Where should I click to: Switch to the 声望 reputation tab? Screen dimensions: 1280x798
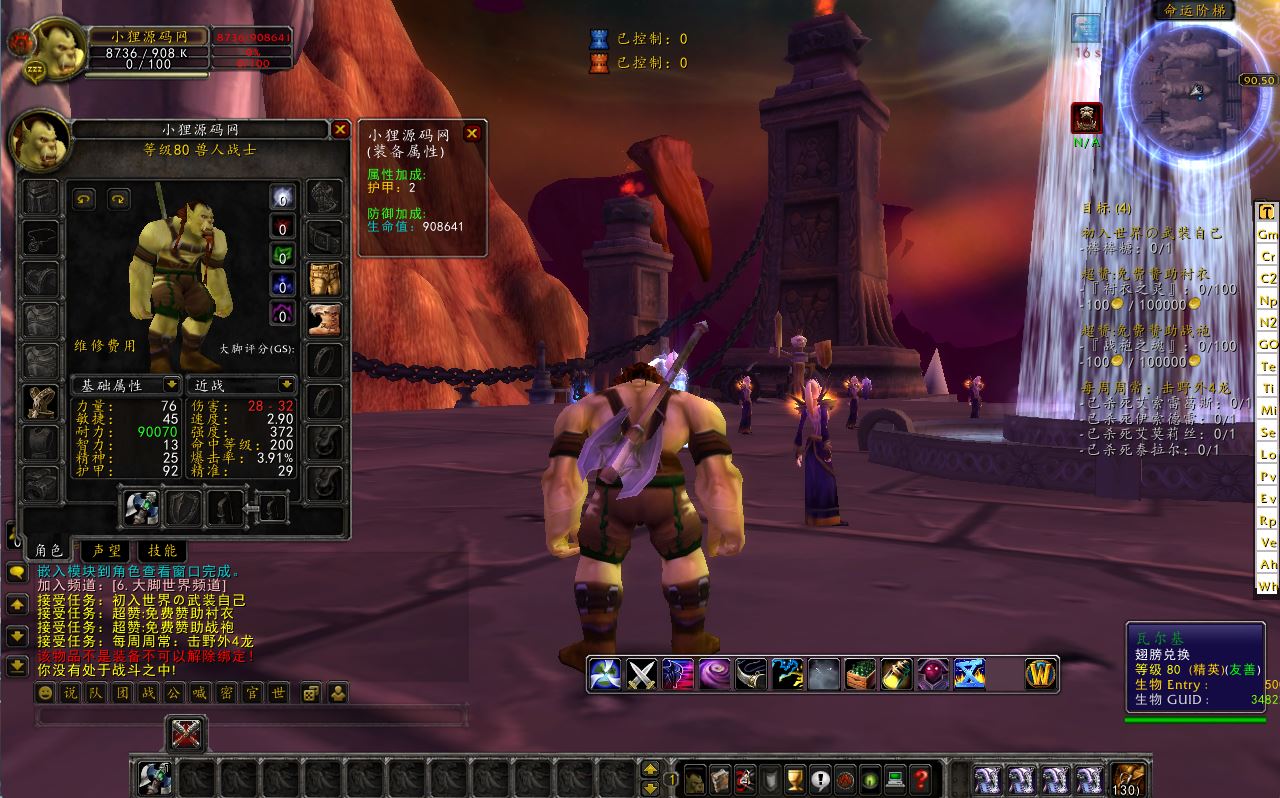(x=106, y=550)
